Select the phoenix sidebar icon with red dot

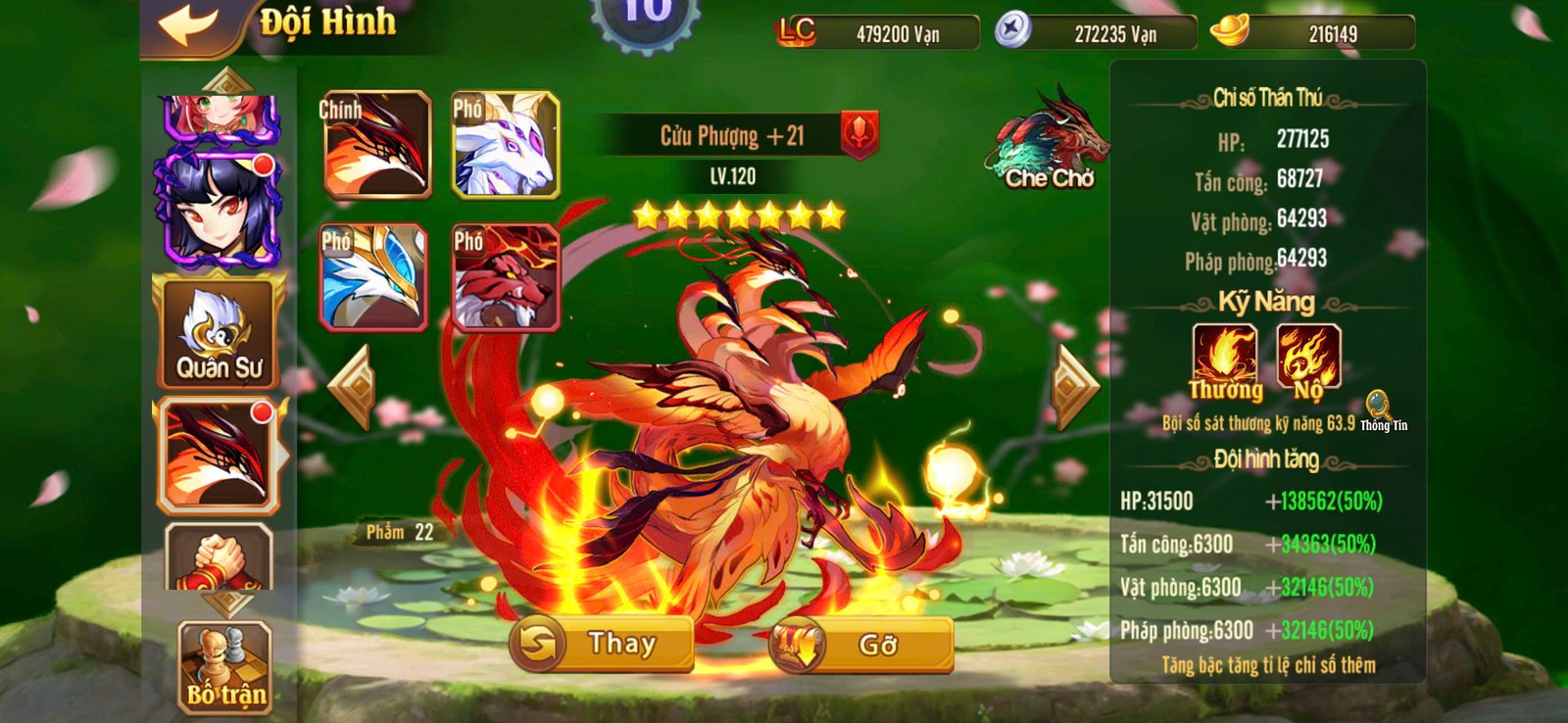pyautogui.click(x=218, y=453)
